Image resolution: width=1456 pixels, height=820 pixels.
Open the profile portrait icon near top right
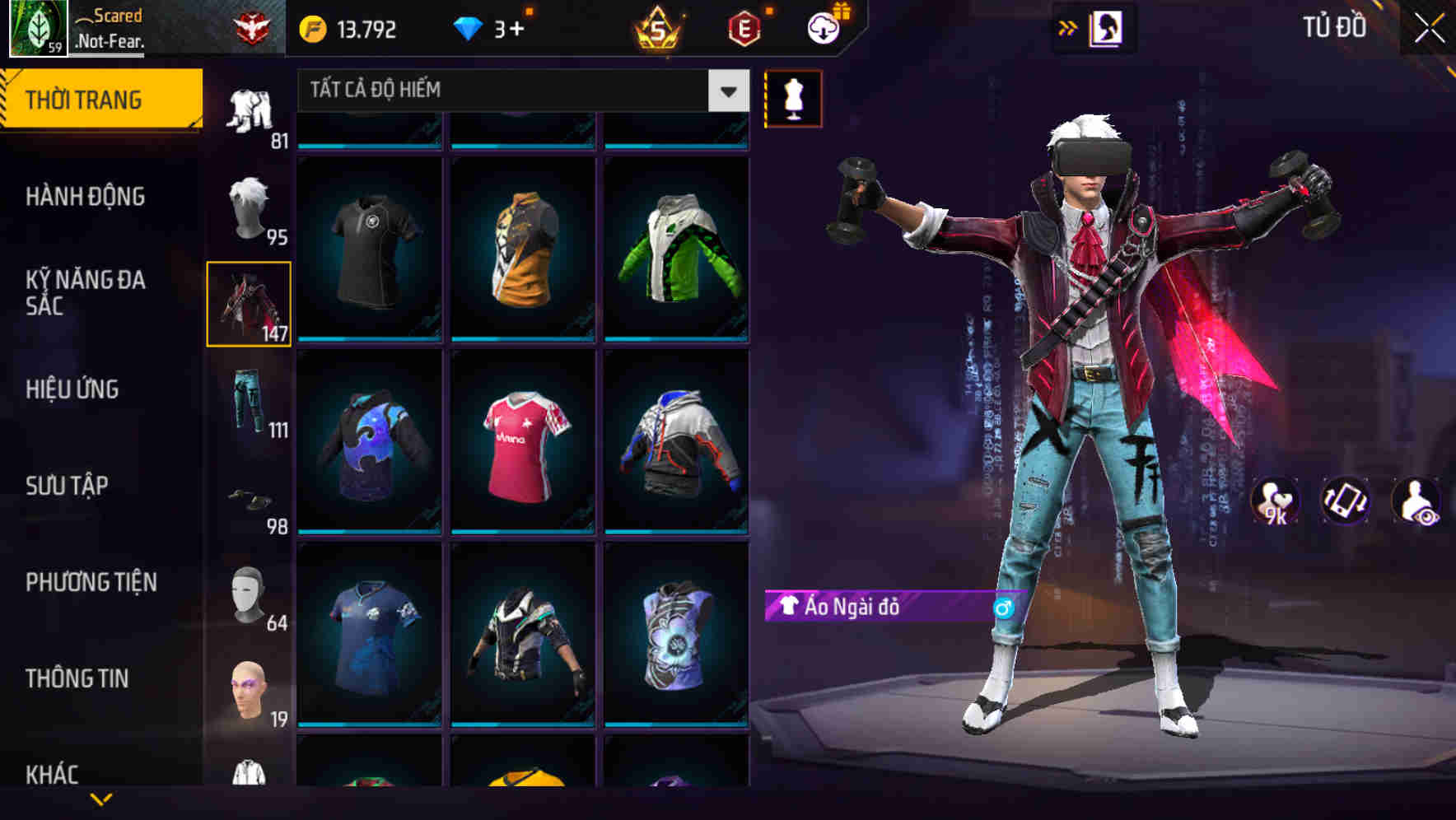tap(1108, 26)
